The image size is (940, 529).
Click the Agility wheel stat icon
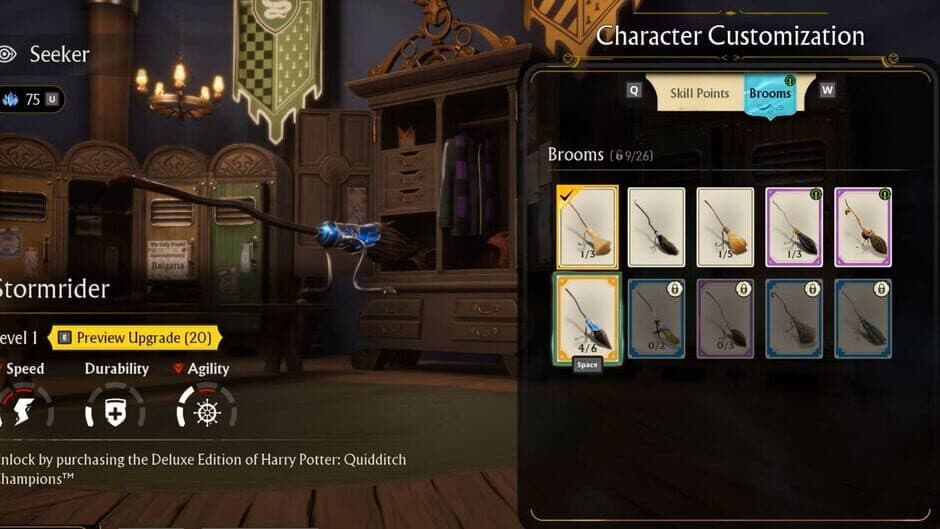pyautogui.click(x=207, y=408)
